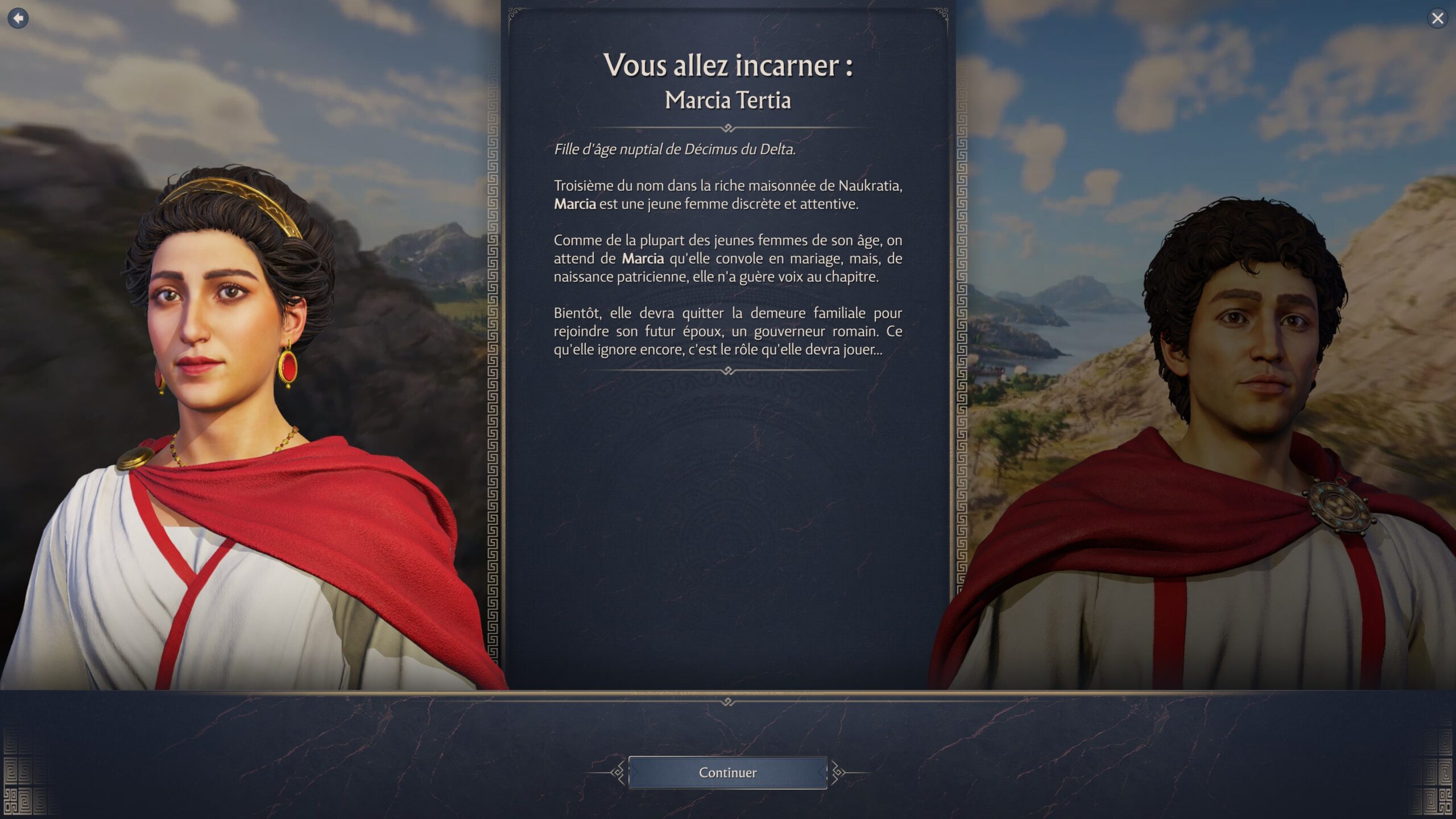Go back with the arrow button

tap(18, 18)
